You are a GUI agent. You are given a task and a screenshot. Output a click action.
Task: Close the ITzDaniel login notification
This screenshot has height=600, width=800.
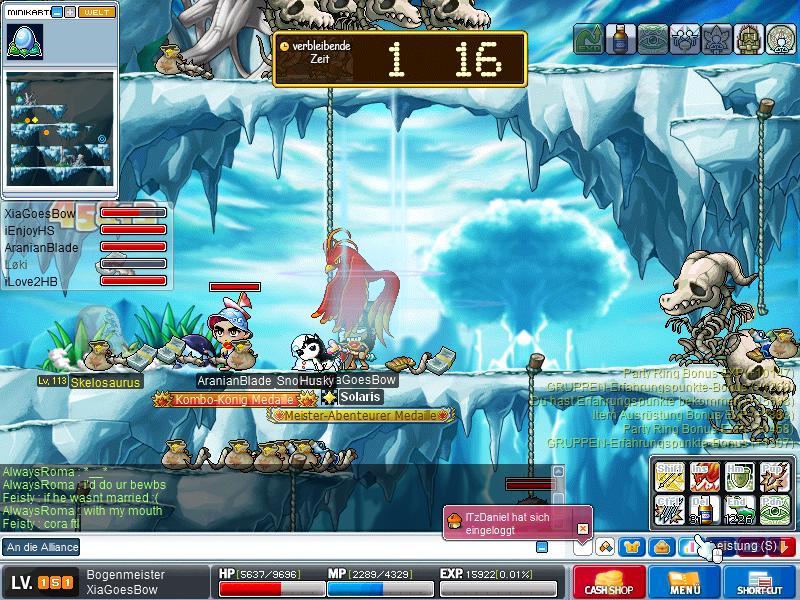[583, 516]
